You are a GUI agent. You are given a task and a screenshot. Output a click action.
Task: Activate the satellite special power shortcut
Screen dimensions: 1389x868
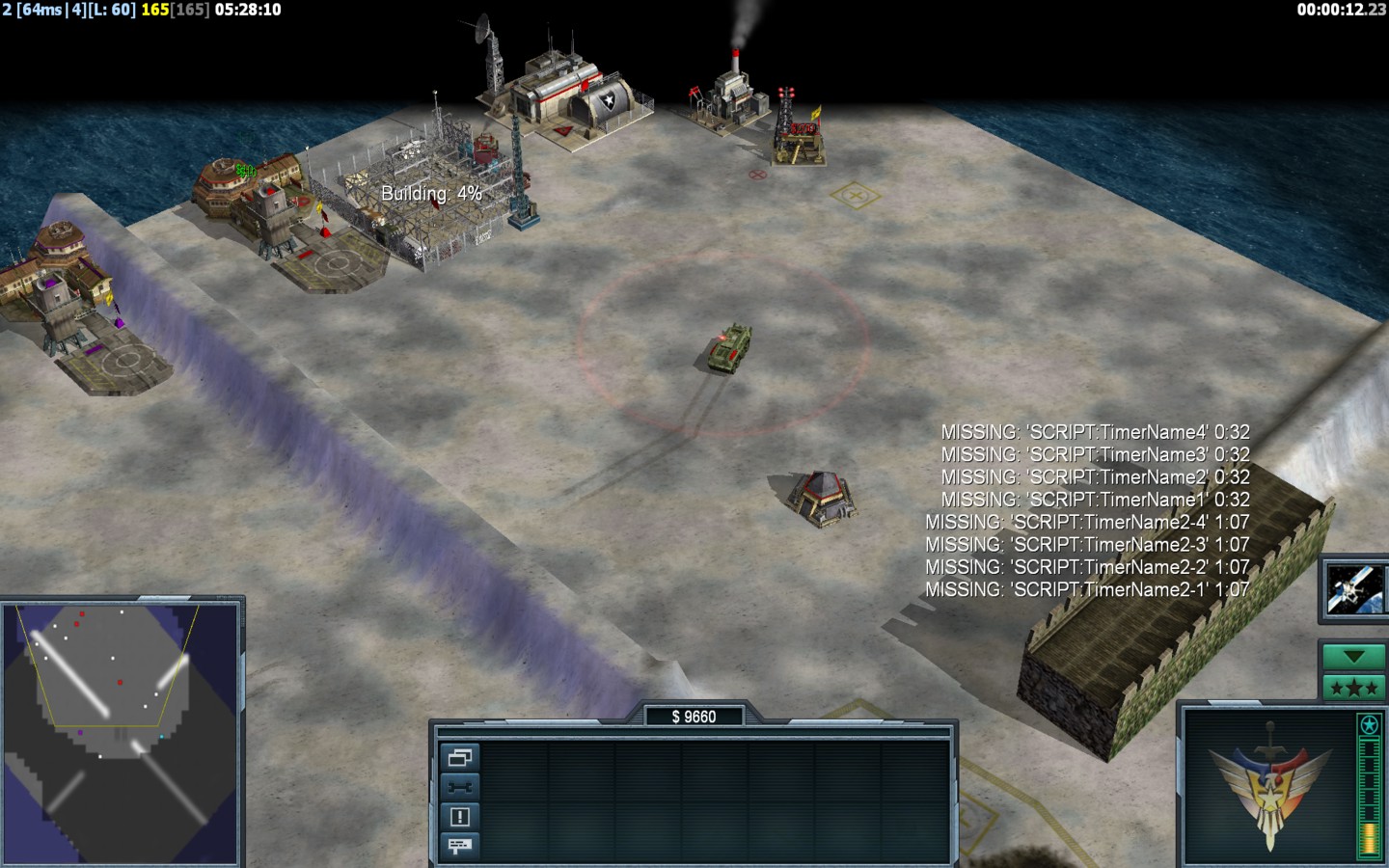(x=1352, y=589)
